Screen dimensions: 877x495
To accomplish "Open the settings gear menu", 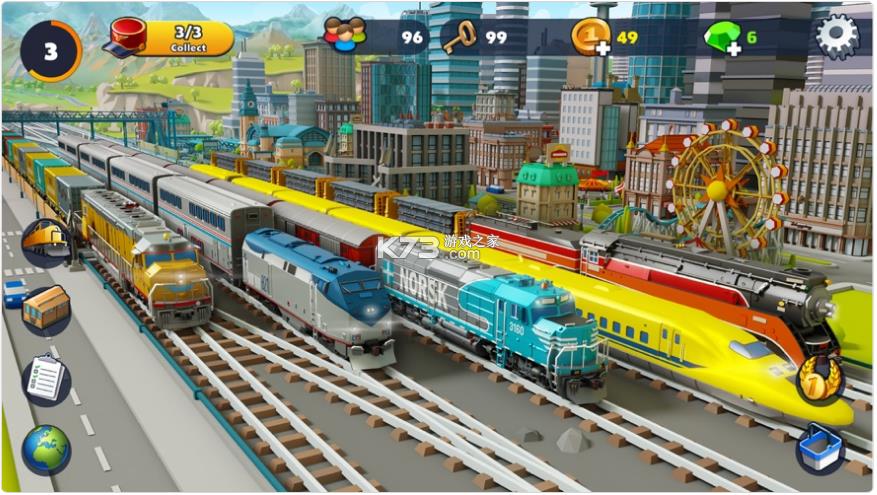I will pos(837,37).
